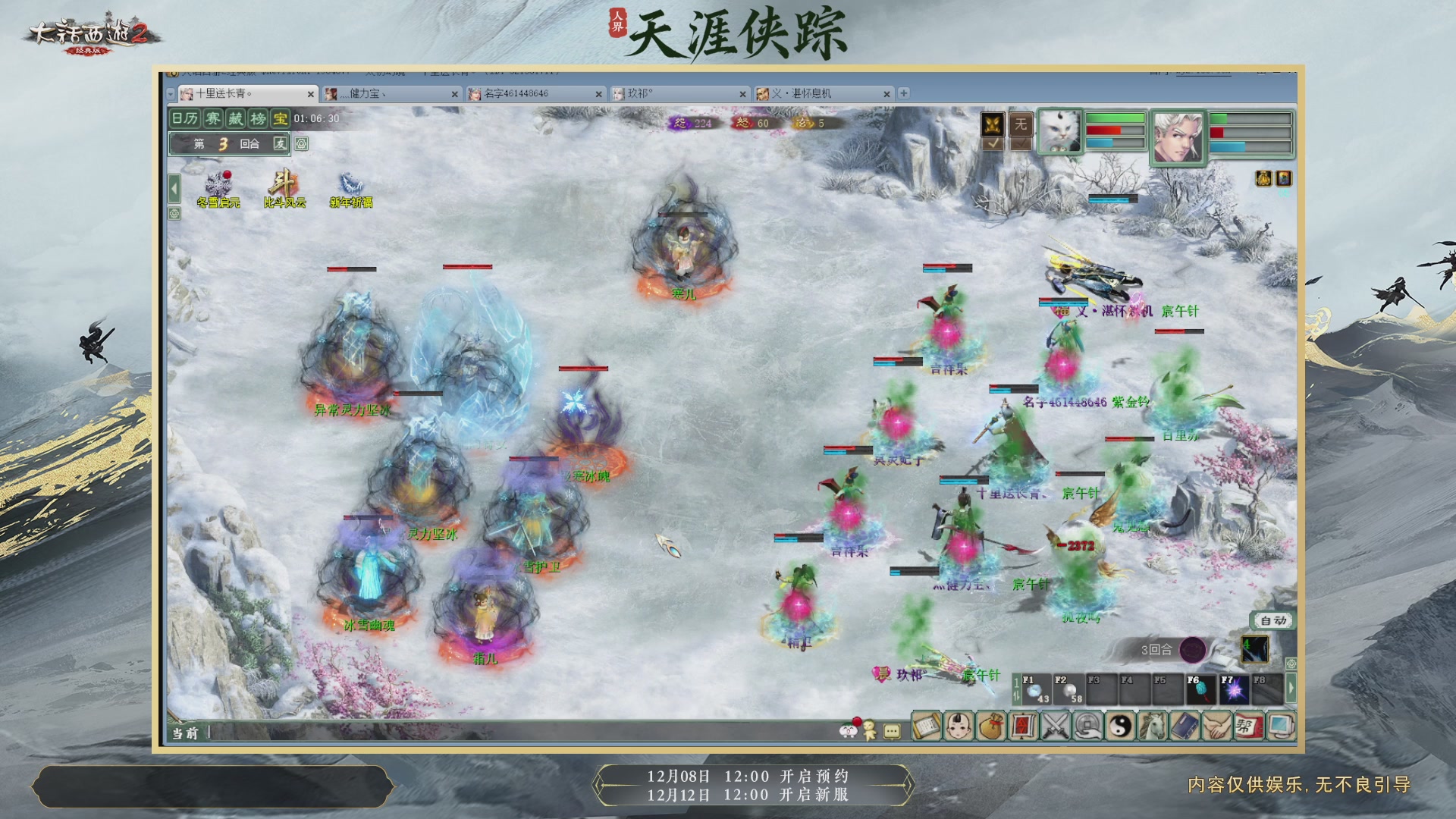Click the 宝 treasure button
The width and height of the screenshot is (1456, 819).
pyautogui.click(x=279, y=119)
